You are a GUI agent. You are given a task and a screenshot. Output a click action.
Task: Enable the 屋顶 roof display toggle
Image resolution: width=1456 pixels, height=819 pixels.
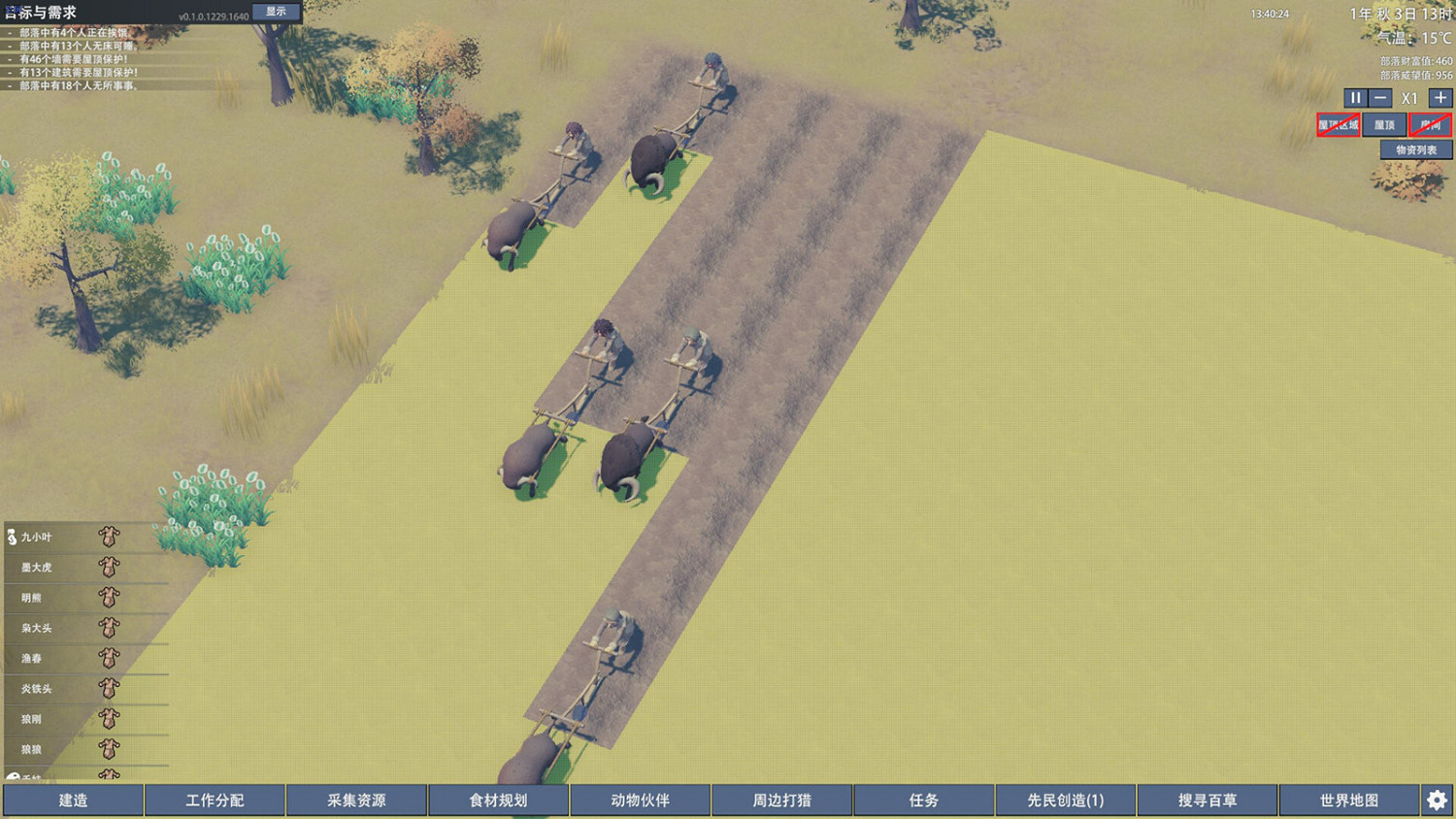(1384, 125)
